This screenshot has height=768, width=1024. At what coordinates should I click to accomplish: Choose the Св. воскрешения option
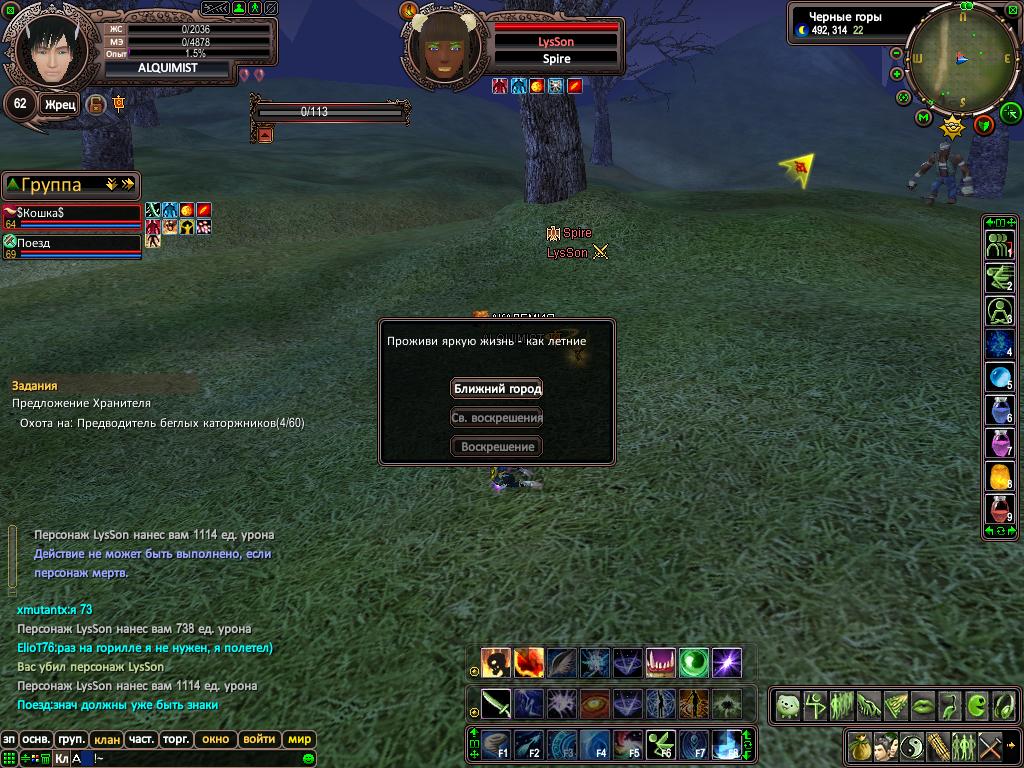coord(497,418)
